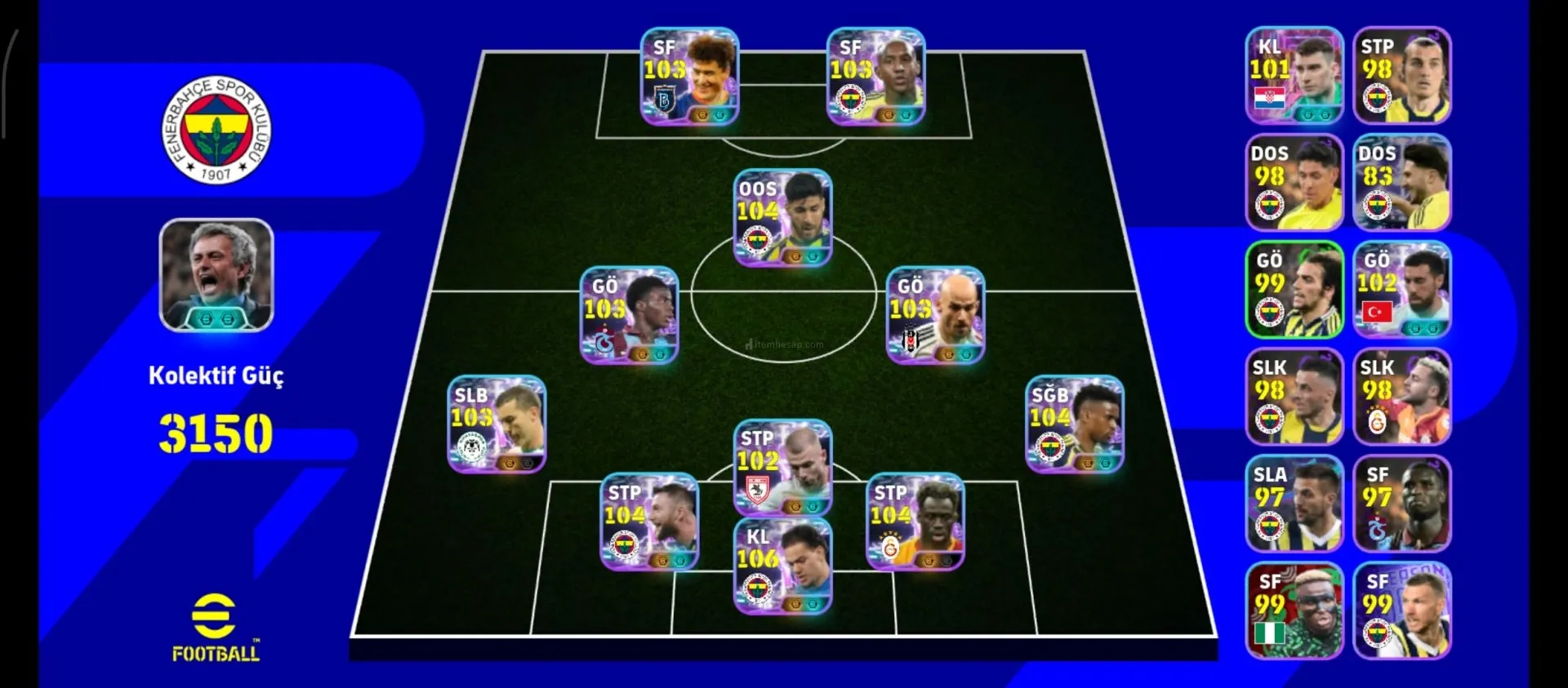Select the STP 104 card with Galatasaray badge
Image resolution: width=1568 pixels, height=688 pixels.
915,522
